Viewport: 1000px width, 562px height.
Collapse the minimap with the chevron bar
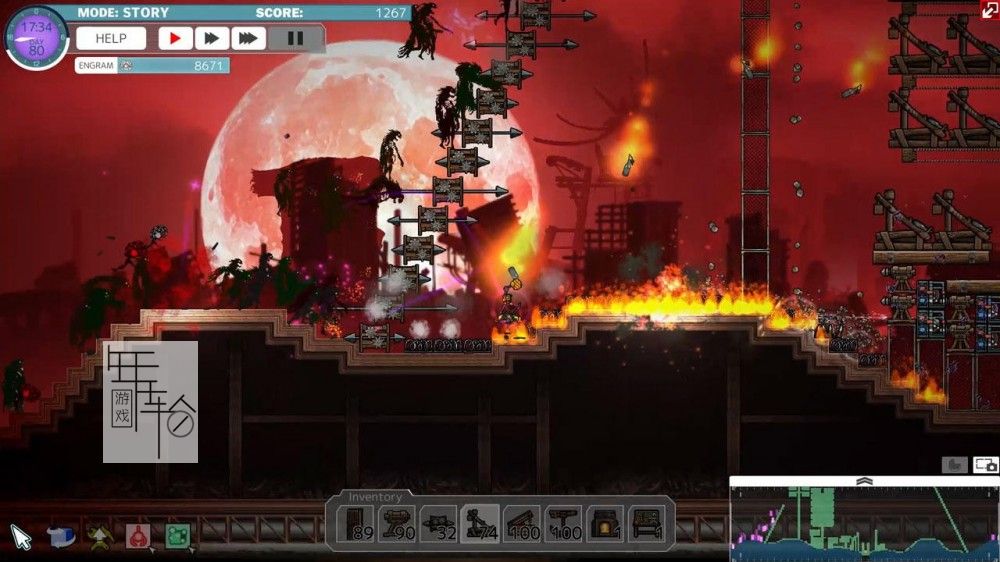coord(864,481)
